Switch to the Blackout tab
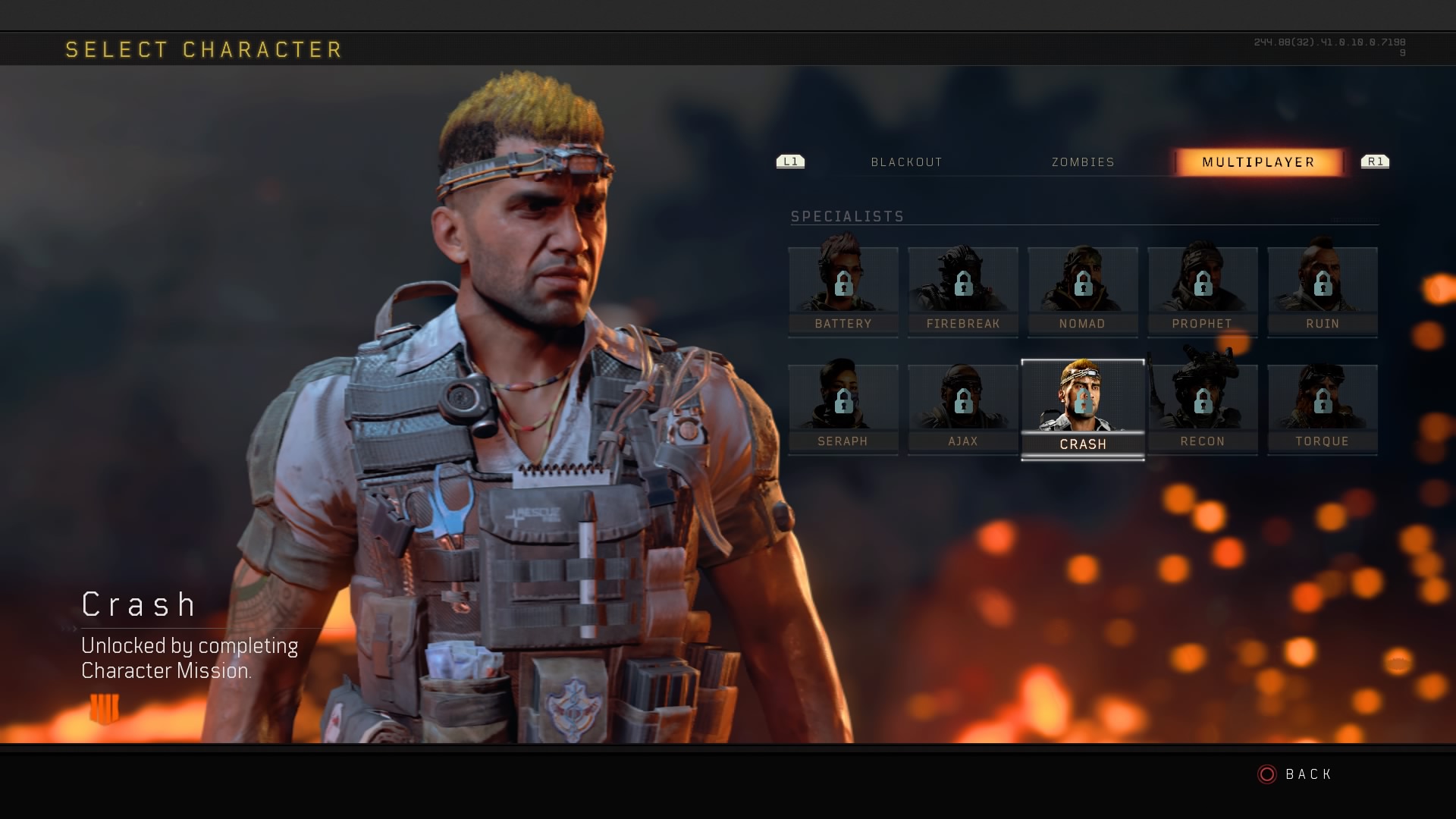 pyautogui.click(x=906, y=162)
